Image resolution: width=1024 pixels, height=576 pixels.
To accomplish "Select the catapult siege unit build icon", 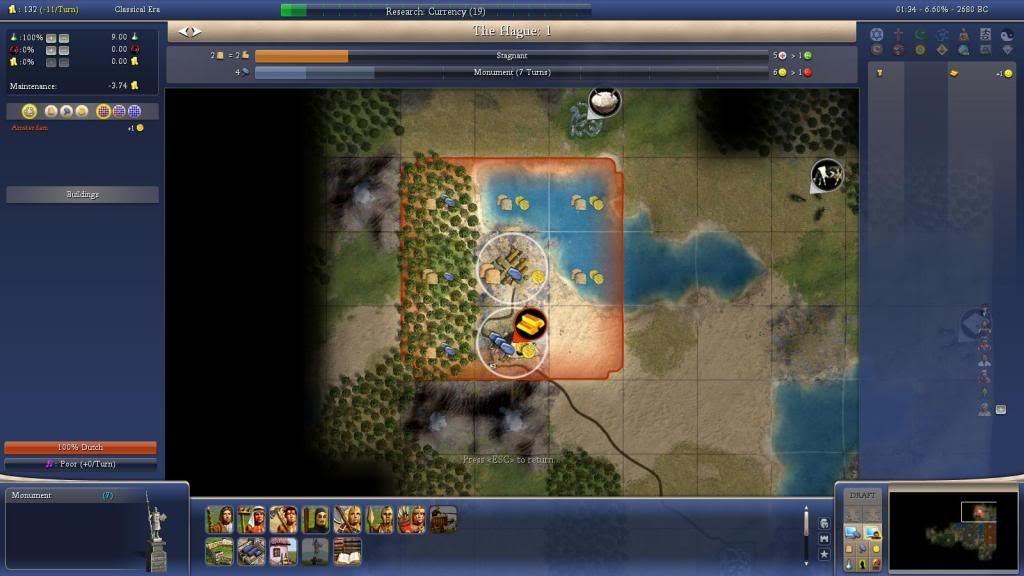I will (x=443, y=520).
